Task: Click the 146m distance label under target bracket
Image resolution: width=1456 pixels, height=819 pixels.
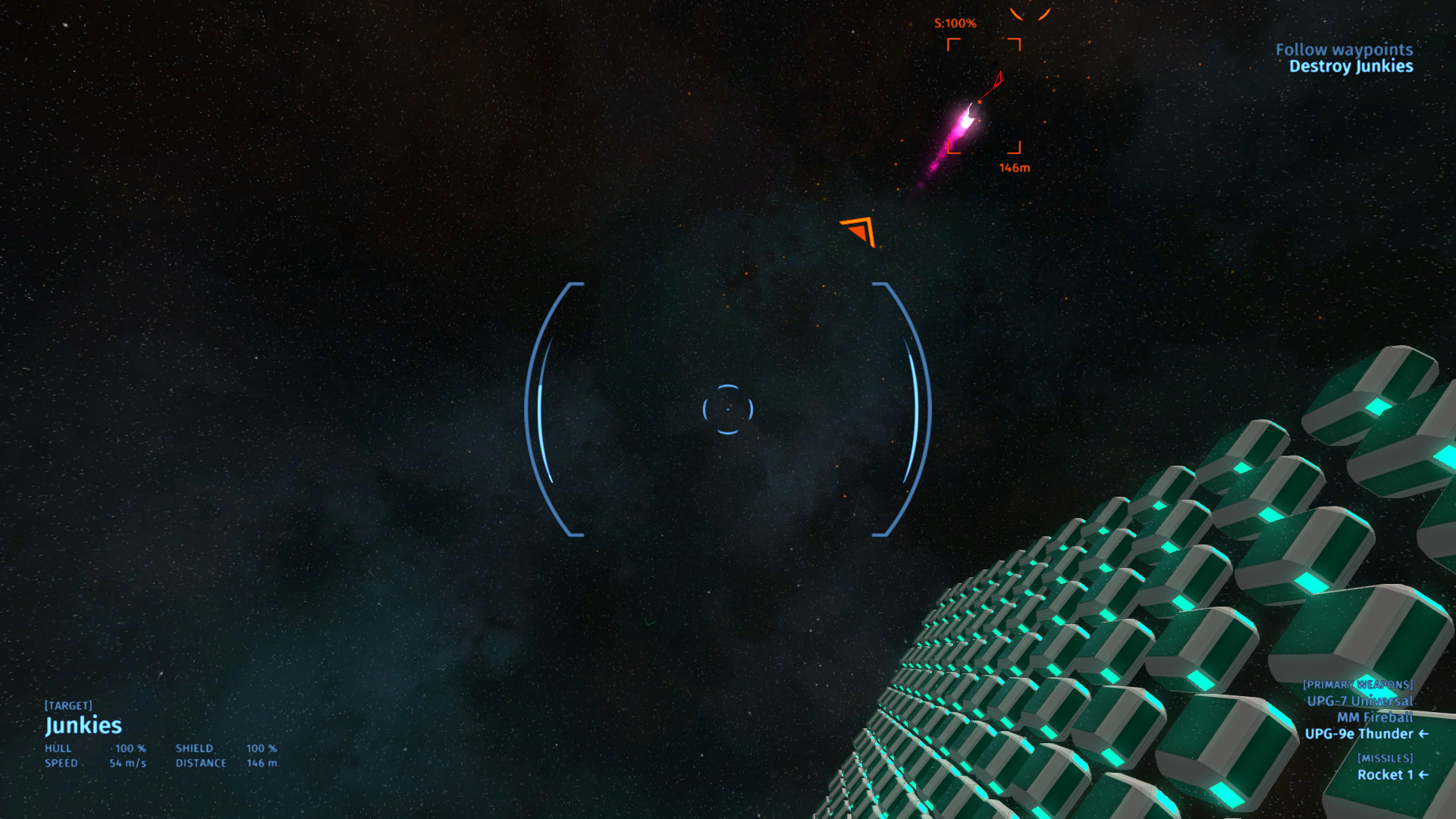Action: point(1014,169)
